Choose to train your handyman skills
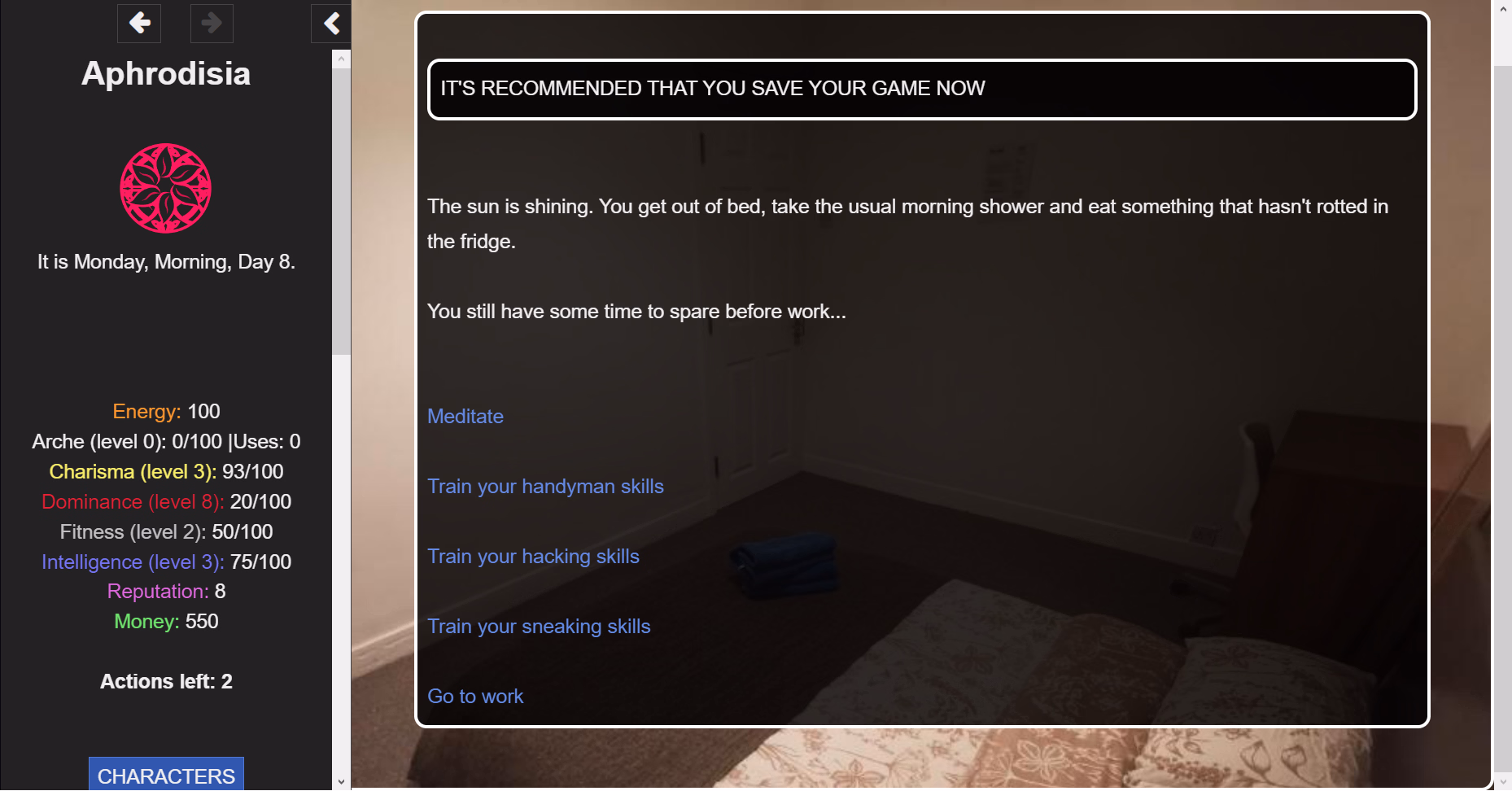This screenshot has height=791, width=1512. (x=545, y=487)
